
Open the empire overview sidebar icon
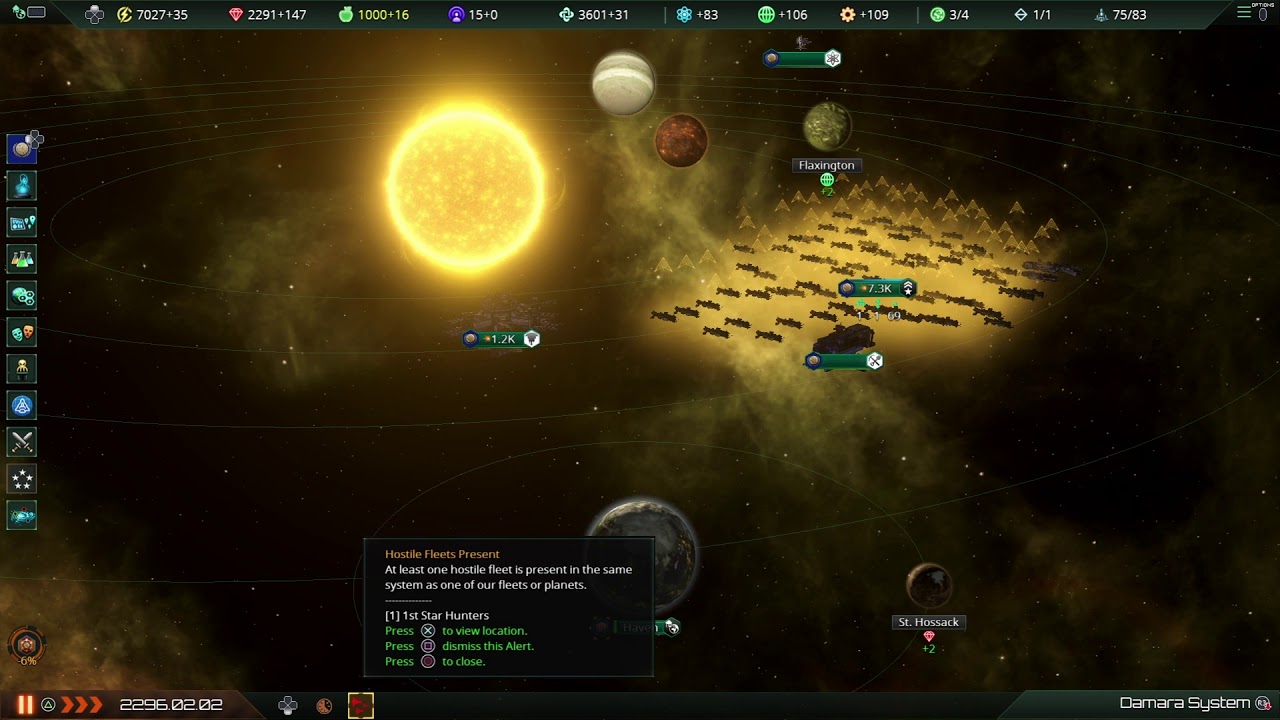(x=22, y=149)
